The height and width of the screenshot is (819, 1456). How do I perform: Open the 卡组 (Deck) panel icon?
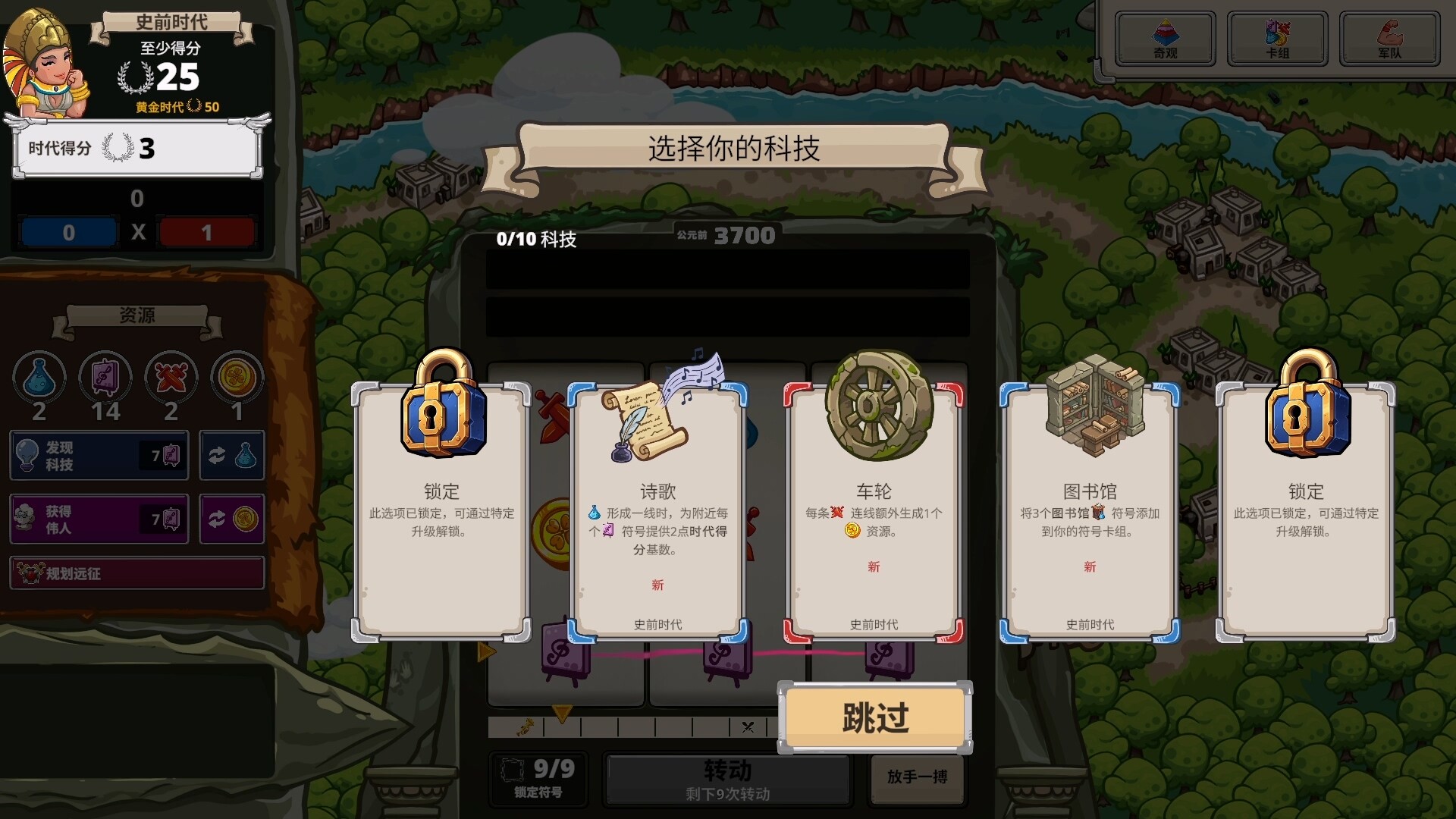(1277, 38)
